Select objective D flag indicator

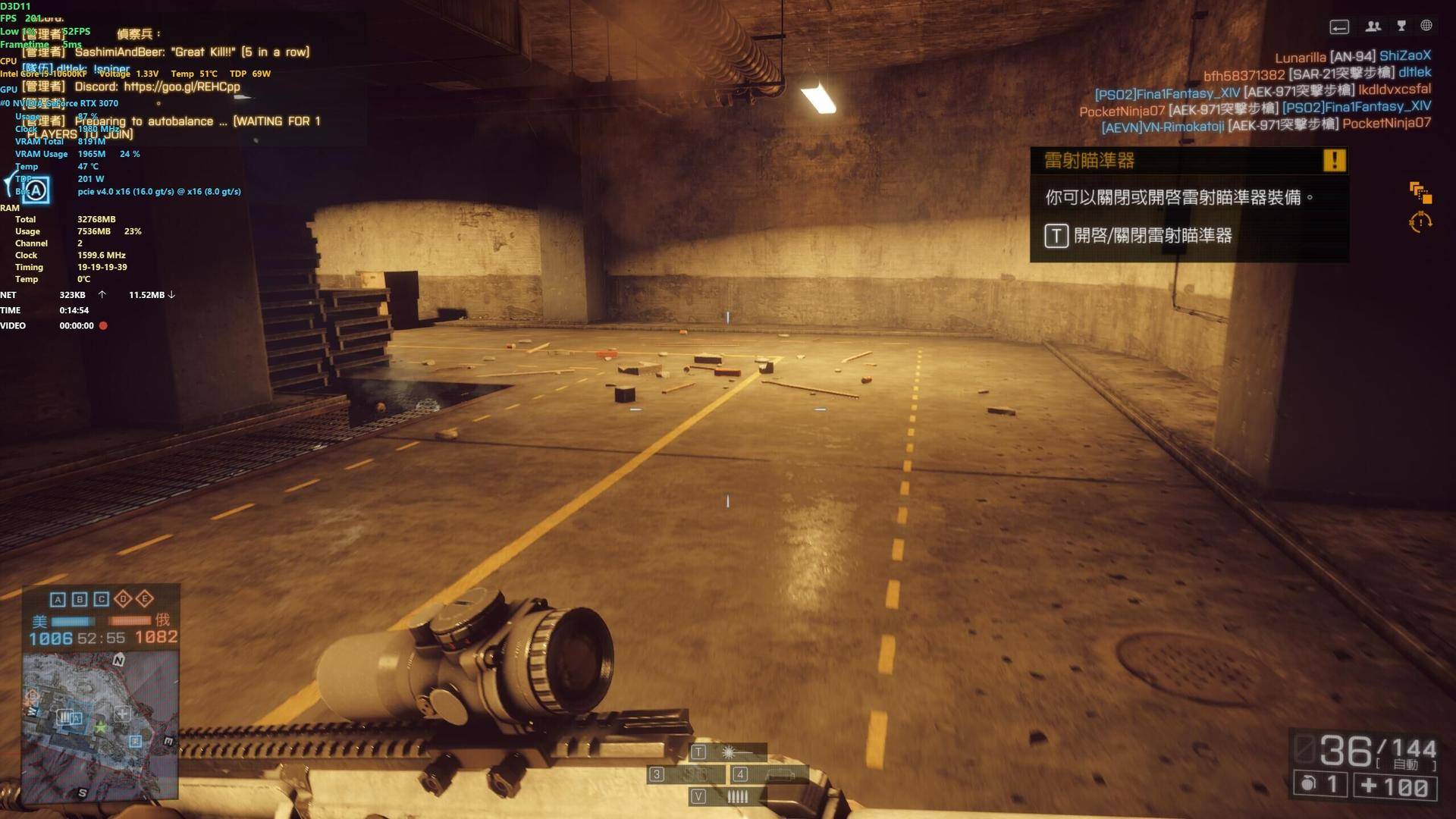pos(123,599)
